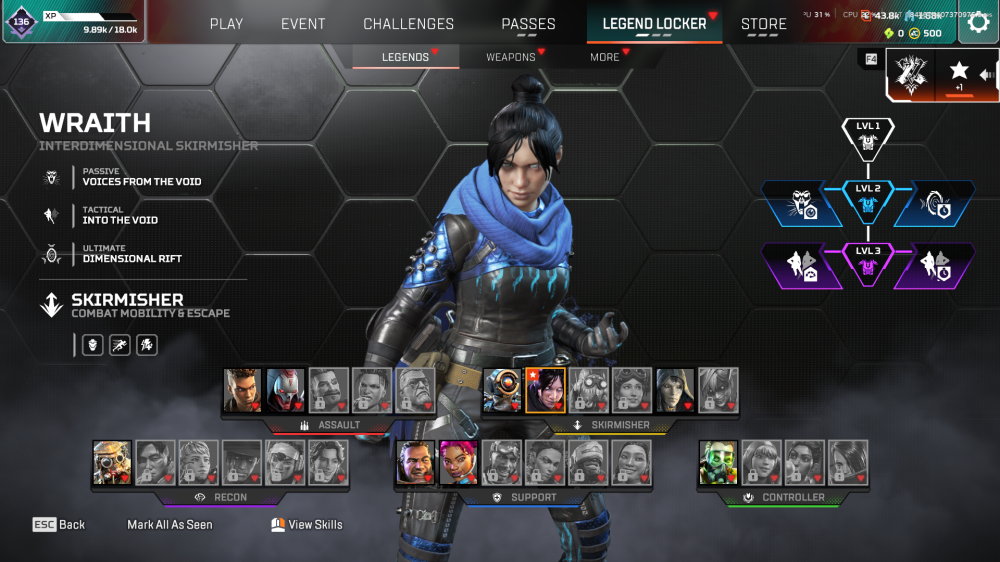Visit the Store tab

tap(763, 24)
